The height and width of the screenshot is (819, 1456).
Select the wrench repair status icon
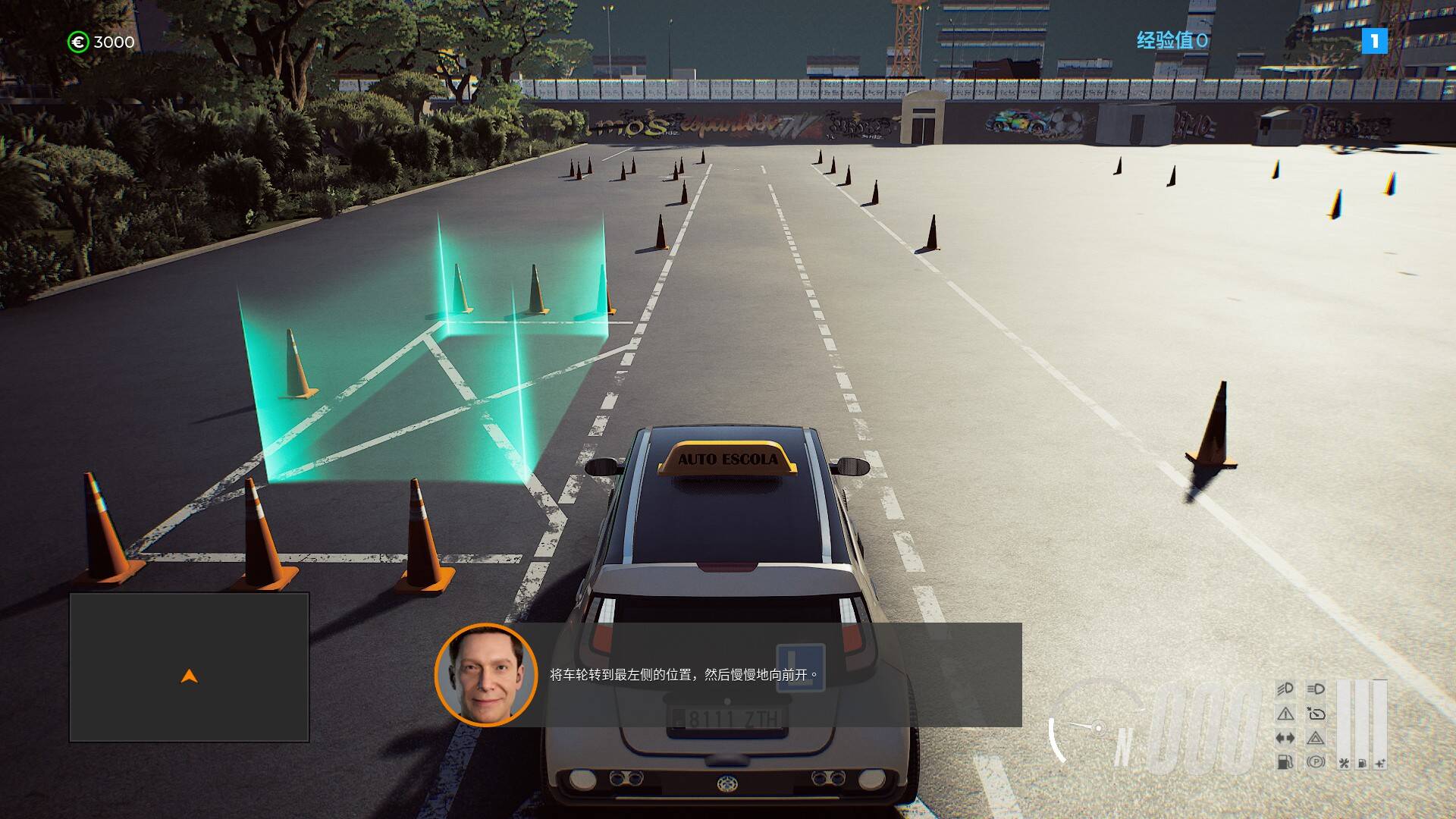point(1344,763)
